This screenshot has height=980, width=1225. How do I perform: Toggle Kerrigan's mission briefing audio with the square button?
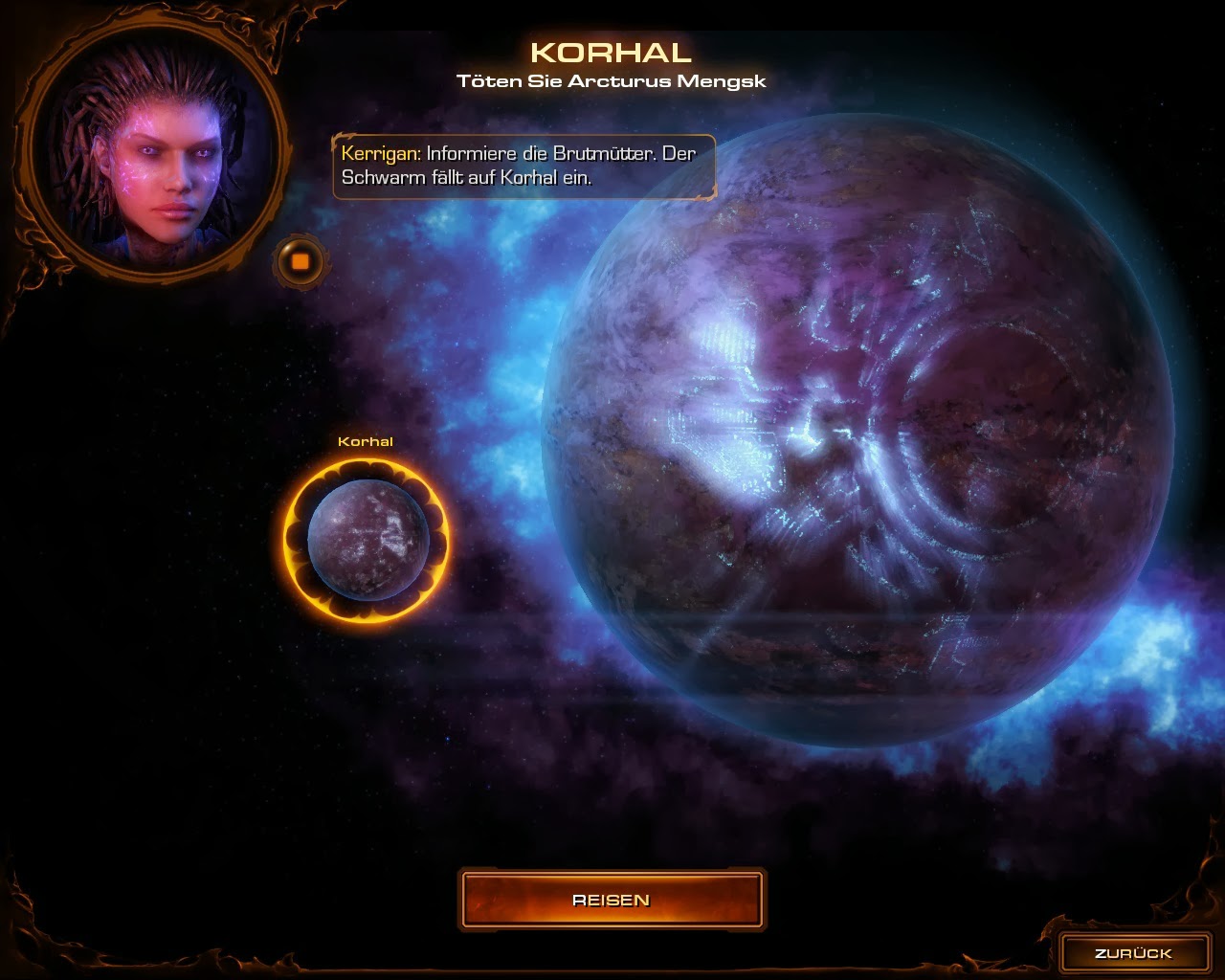coord(300,259)
